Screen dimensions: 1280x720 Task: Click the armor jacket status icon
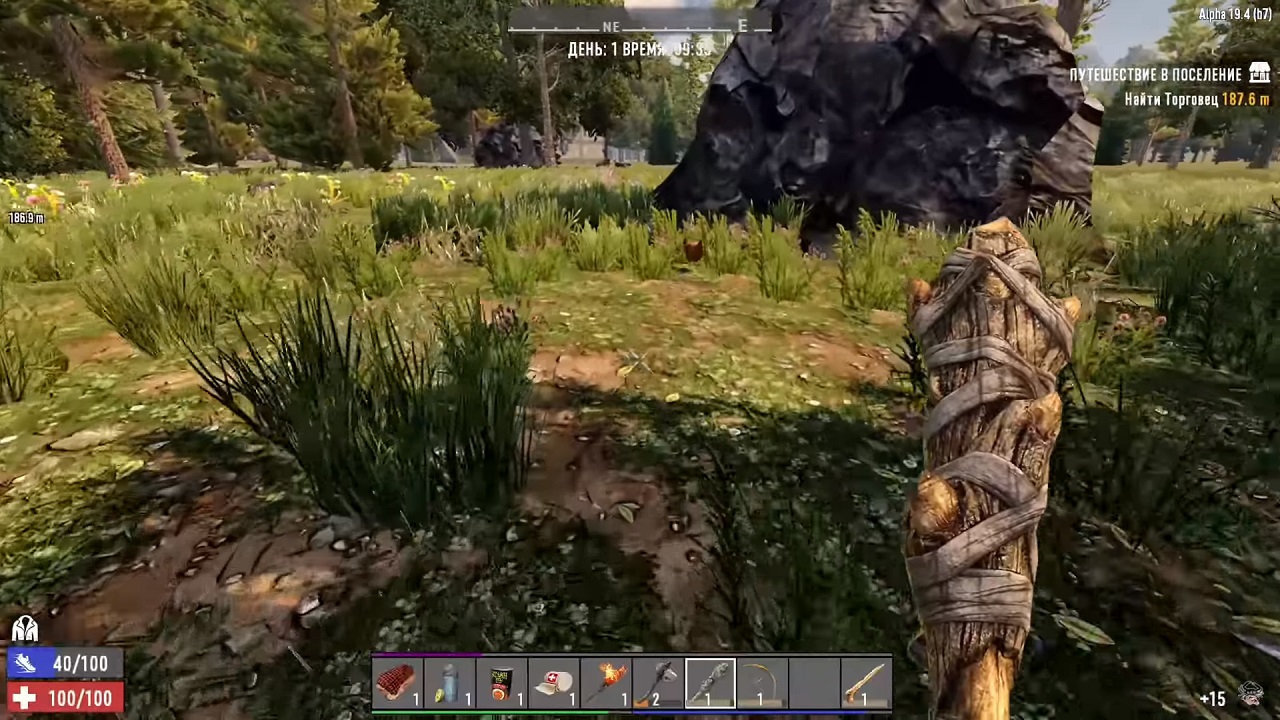coord(25,628)
